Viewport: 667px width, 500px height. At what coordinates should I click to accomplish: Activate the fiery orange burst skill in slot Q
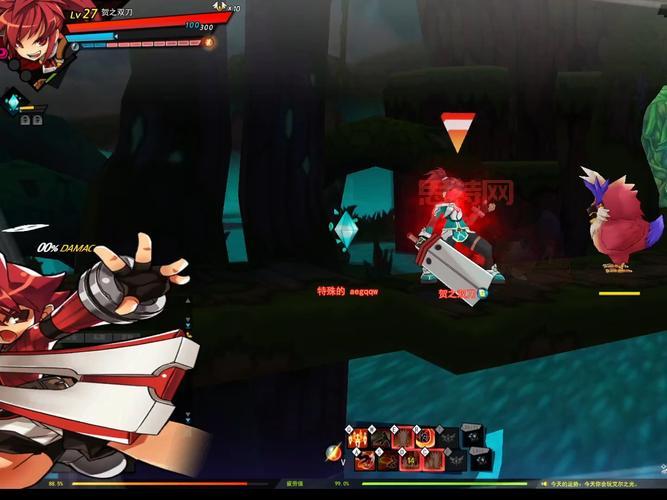click(x=358, y=437)
